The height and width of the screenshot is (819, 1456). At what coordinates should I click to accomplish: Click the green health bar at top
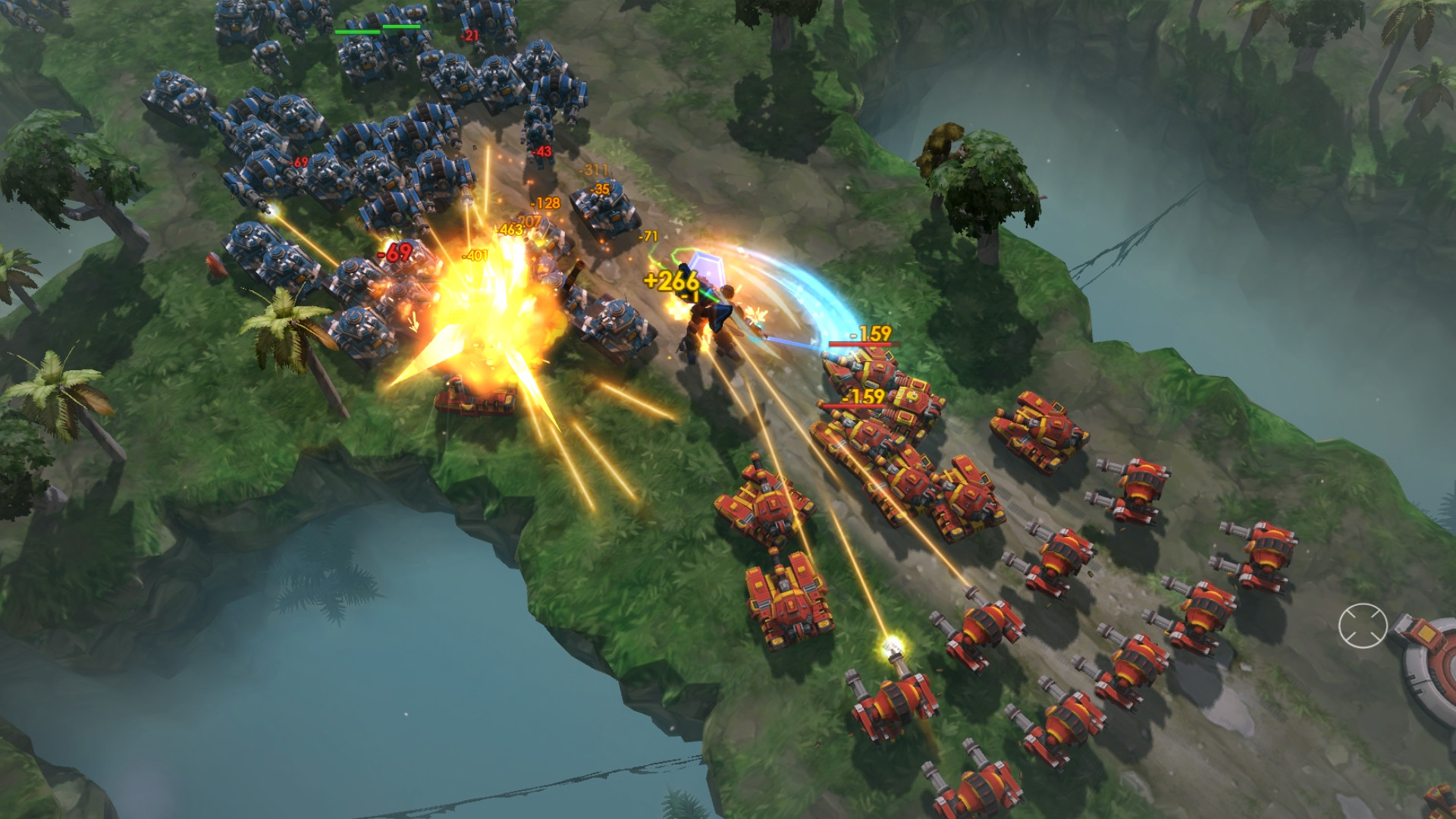tap(356, 31)
